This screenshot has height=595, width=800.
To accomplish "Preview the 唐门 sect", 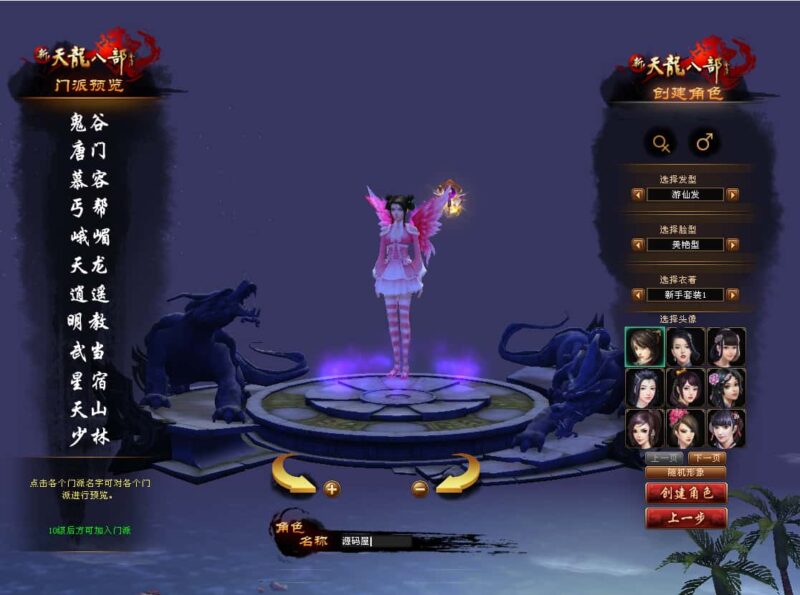I will coord(89,151).
